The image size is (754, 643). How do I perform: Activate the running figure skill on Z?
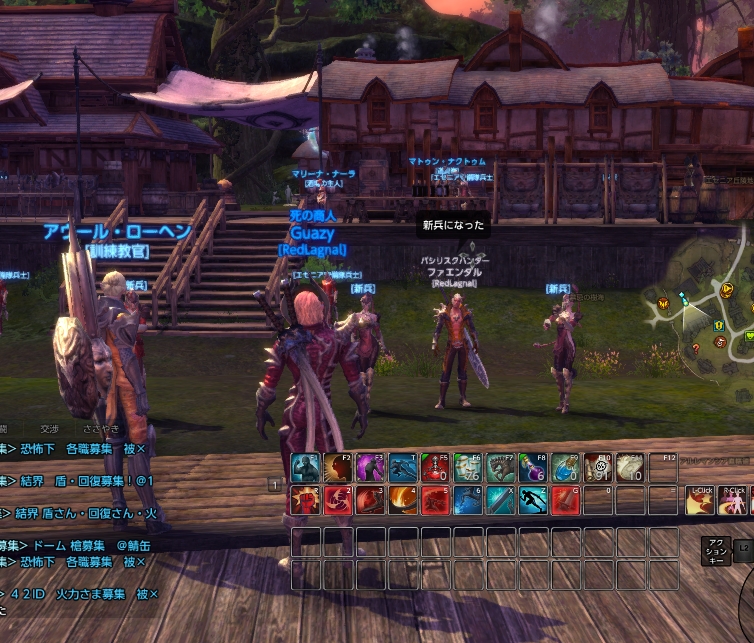coord(532,499)
